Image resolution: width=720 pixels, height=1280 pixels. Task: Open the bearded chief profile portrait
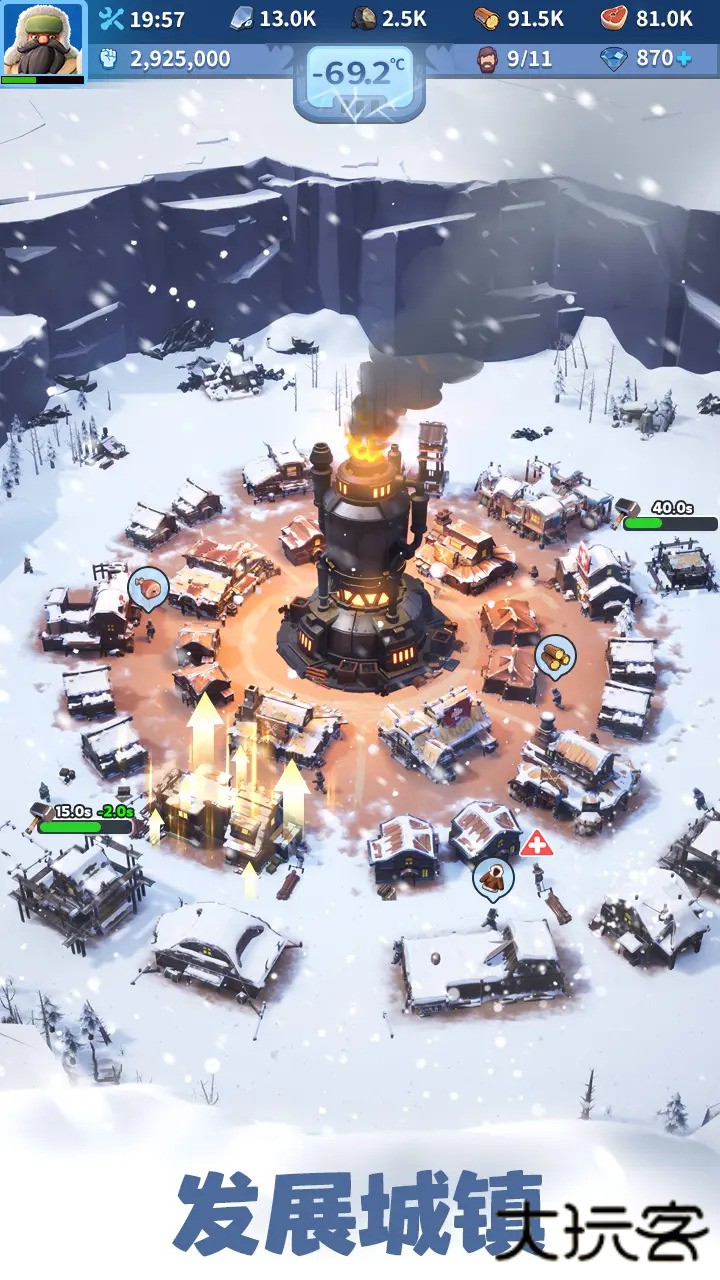42,41
